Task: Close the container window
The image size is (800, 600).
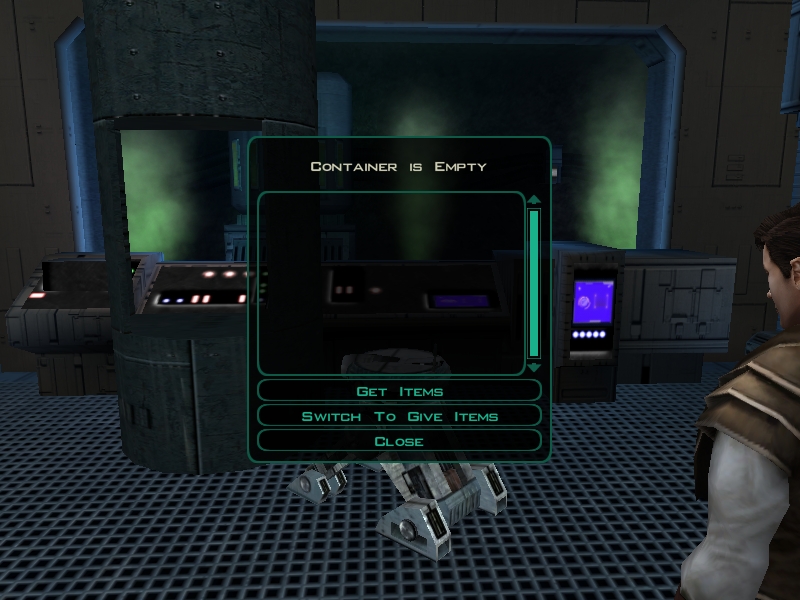Action: pyautogui.click(x=399, y=441)
